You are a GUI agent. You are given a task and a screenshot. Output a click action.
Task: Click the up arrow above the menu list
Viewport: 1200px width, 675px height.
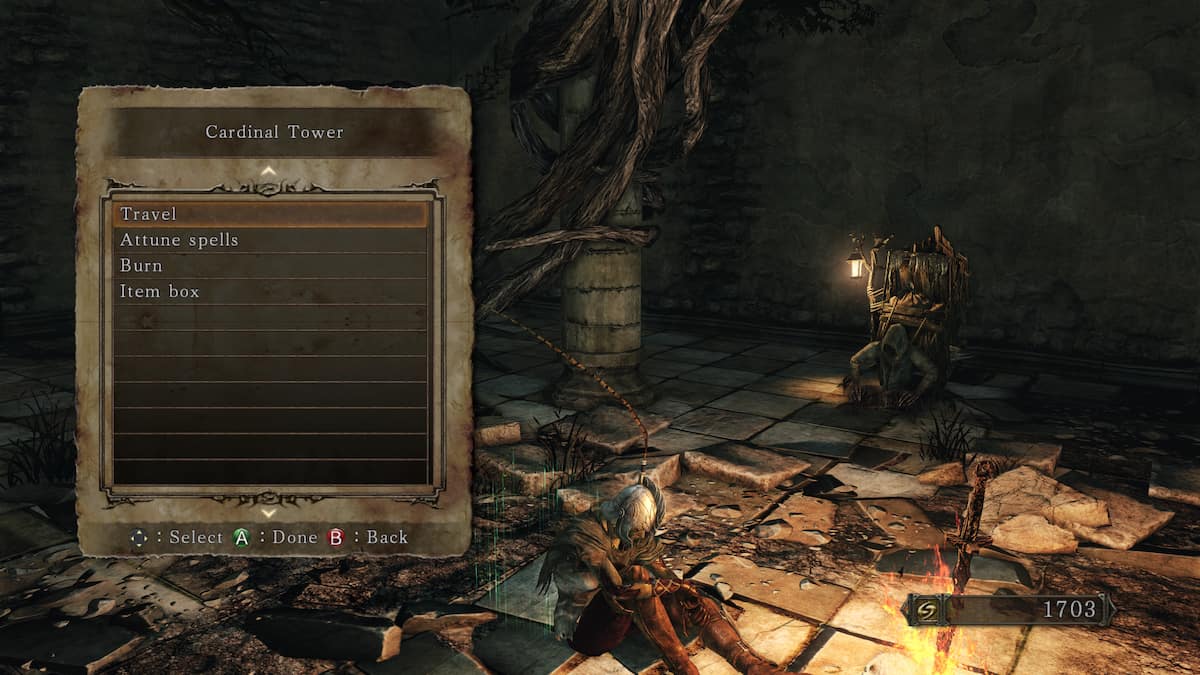pyautogui.click(x=268, y=171)
